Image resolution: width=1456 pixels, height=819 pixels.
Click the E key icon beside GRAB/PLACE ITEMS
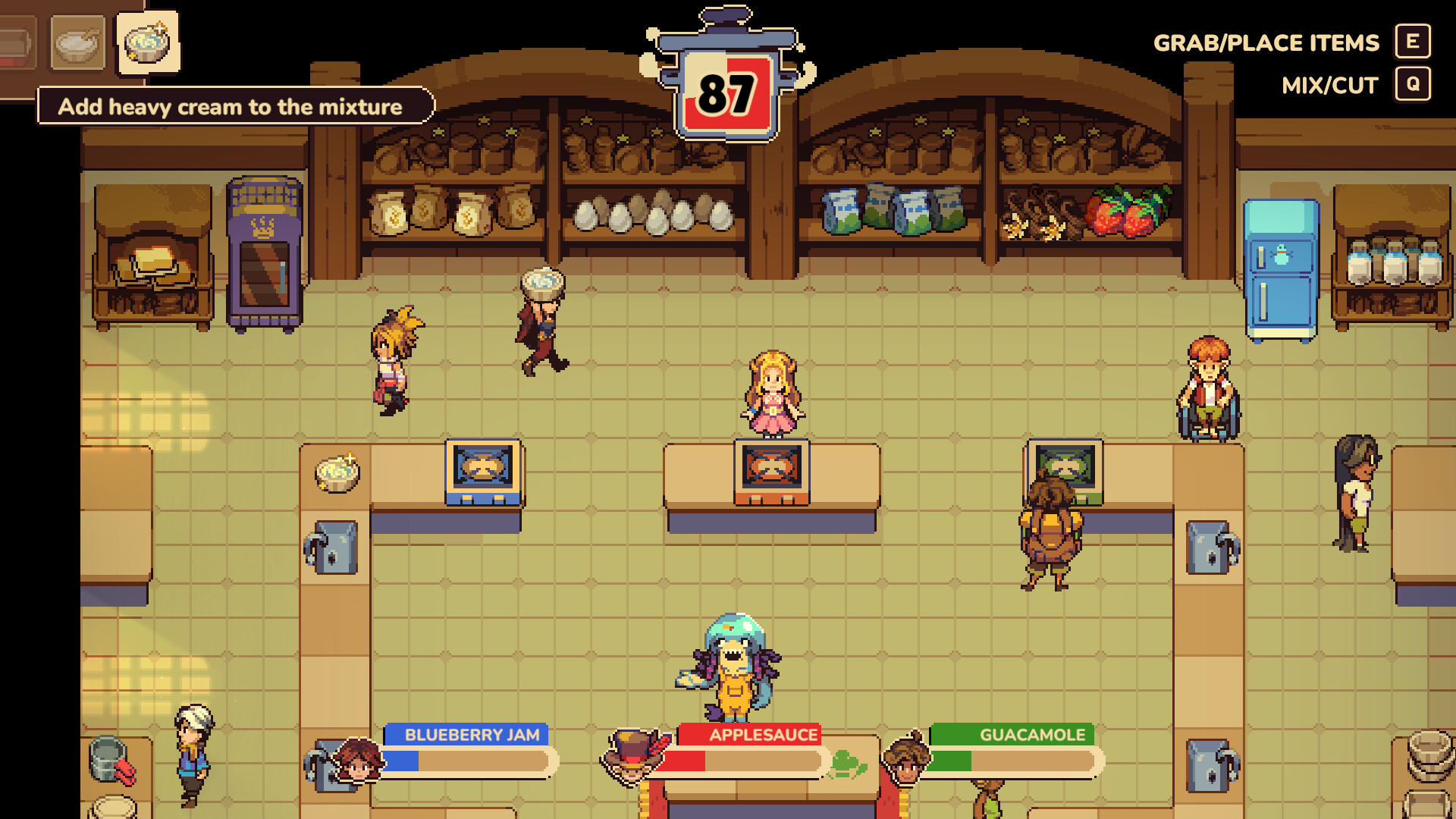[1410, 42]
